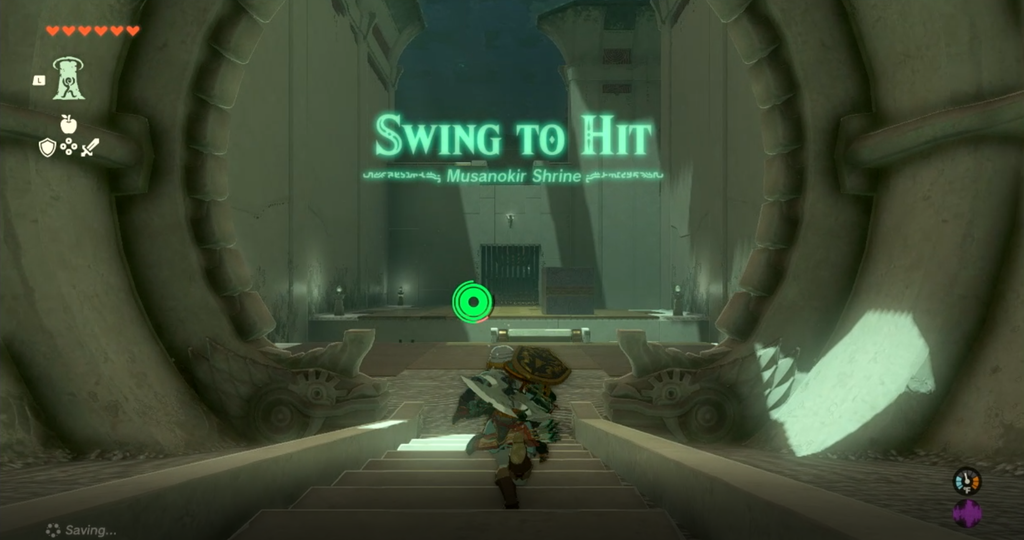The height and width of the screenshot is (540, 1024).
Task: Activate the Ascend ability icon
Action: point(68,79)
